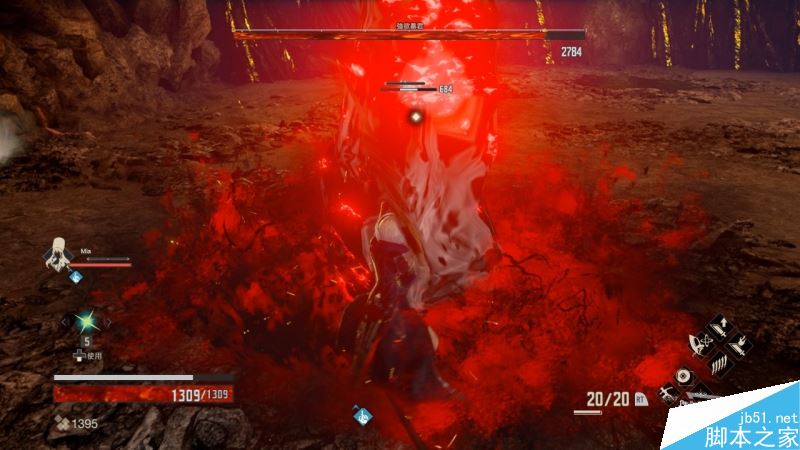
Task: Activate the flaming sword gift
Action: point(743,348)
